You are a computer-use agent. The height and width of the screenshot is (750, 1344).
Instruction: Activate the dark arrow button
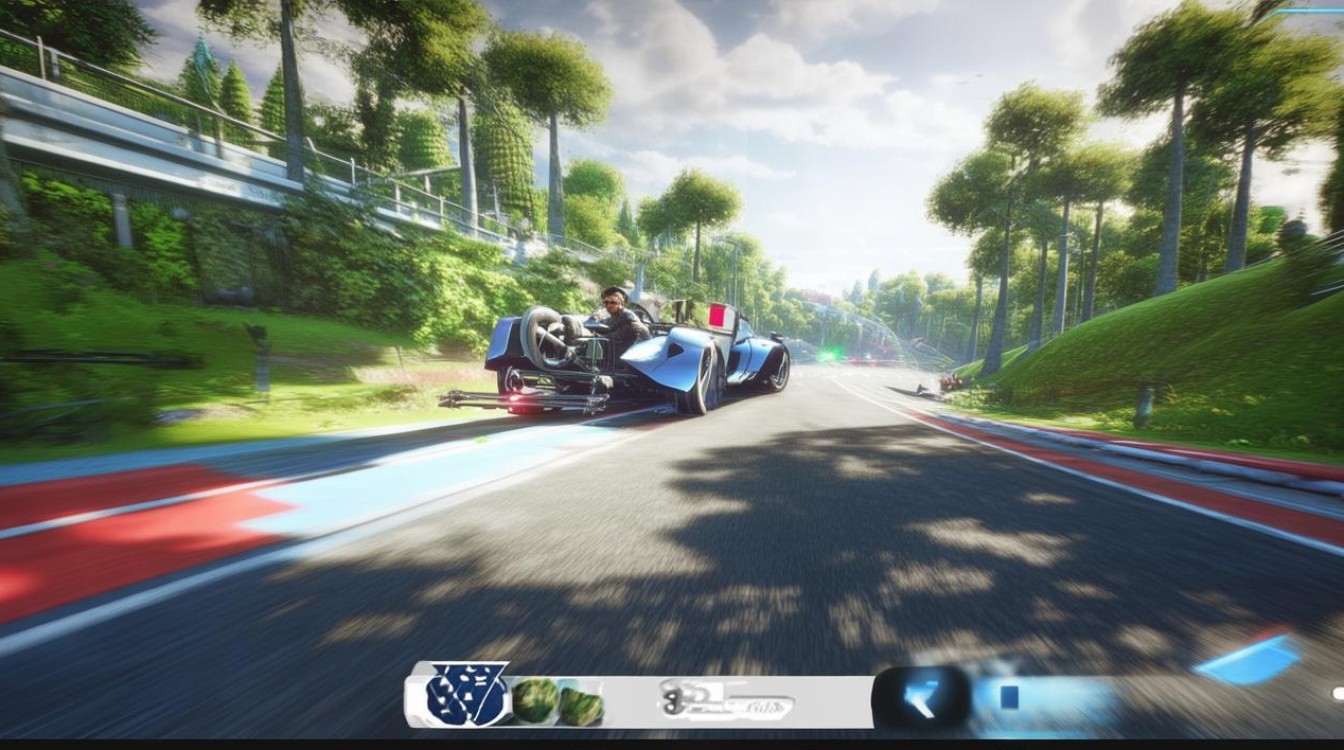coord(922,698)
